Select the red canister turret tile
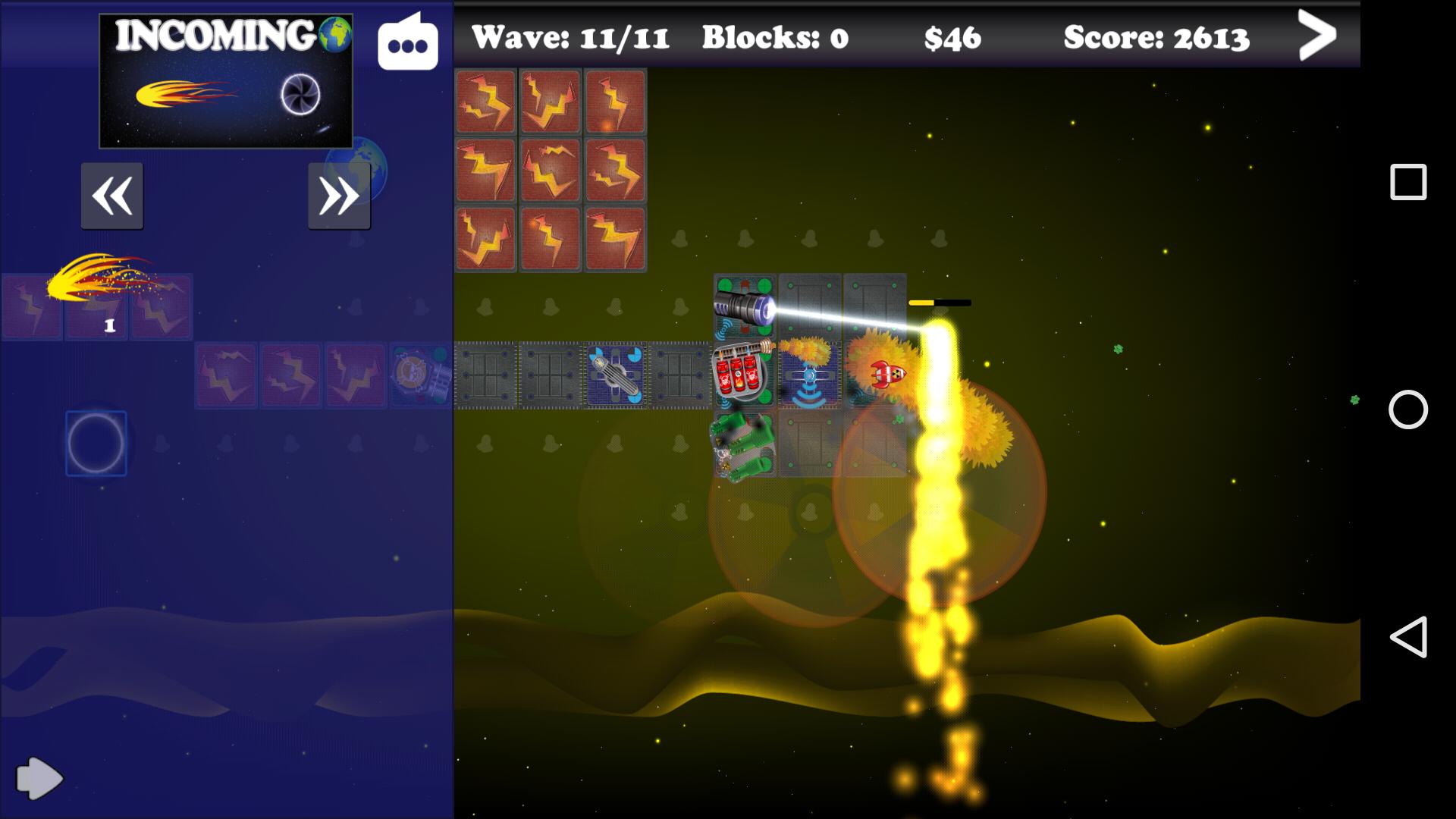 tap(745, 375)
